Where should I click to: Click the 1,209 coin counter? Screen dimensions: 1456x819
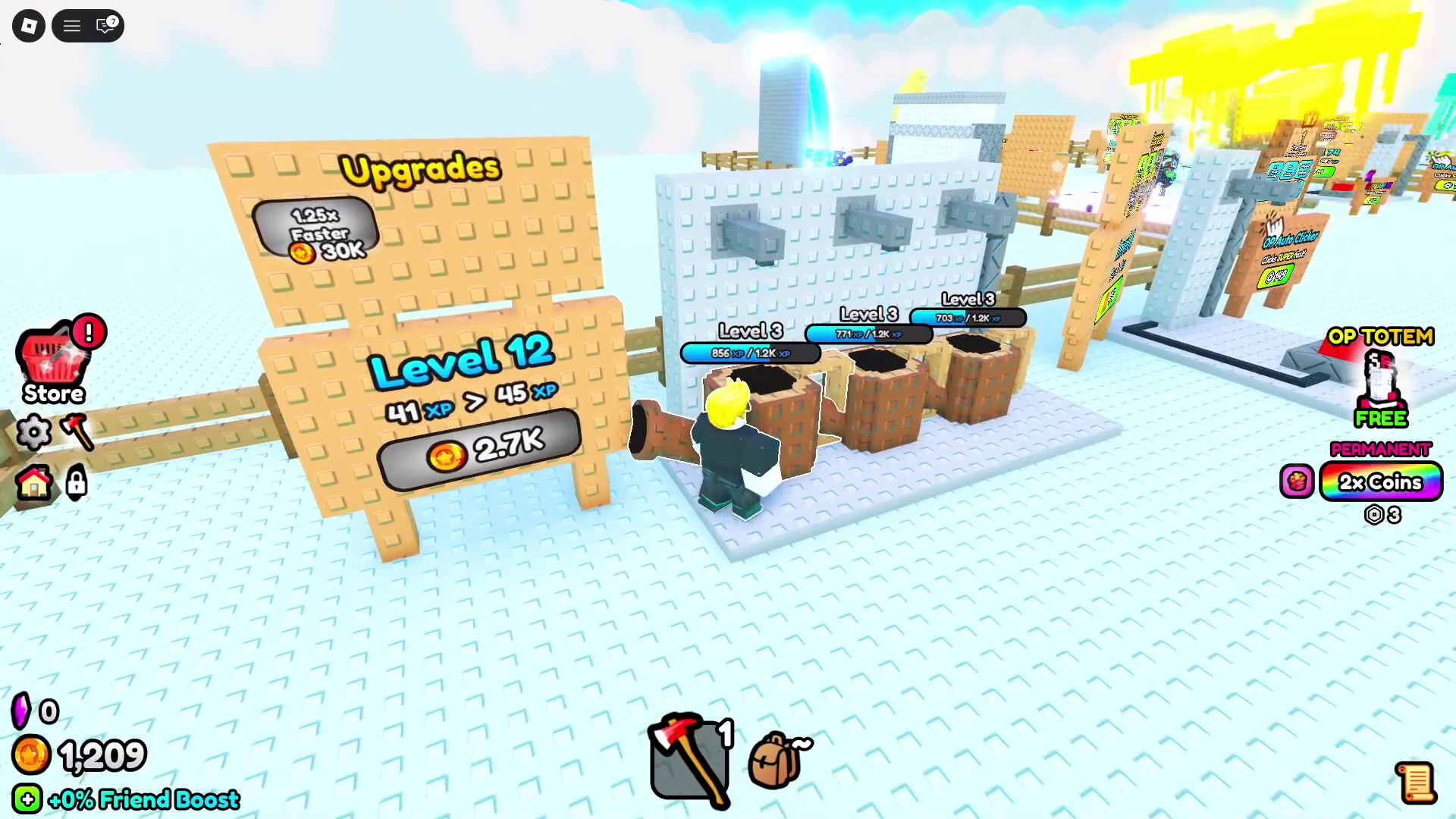(99, 755)
